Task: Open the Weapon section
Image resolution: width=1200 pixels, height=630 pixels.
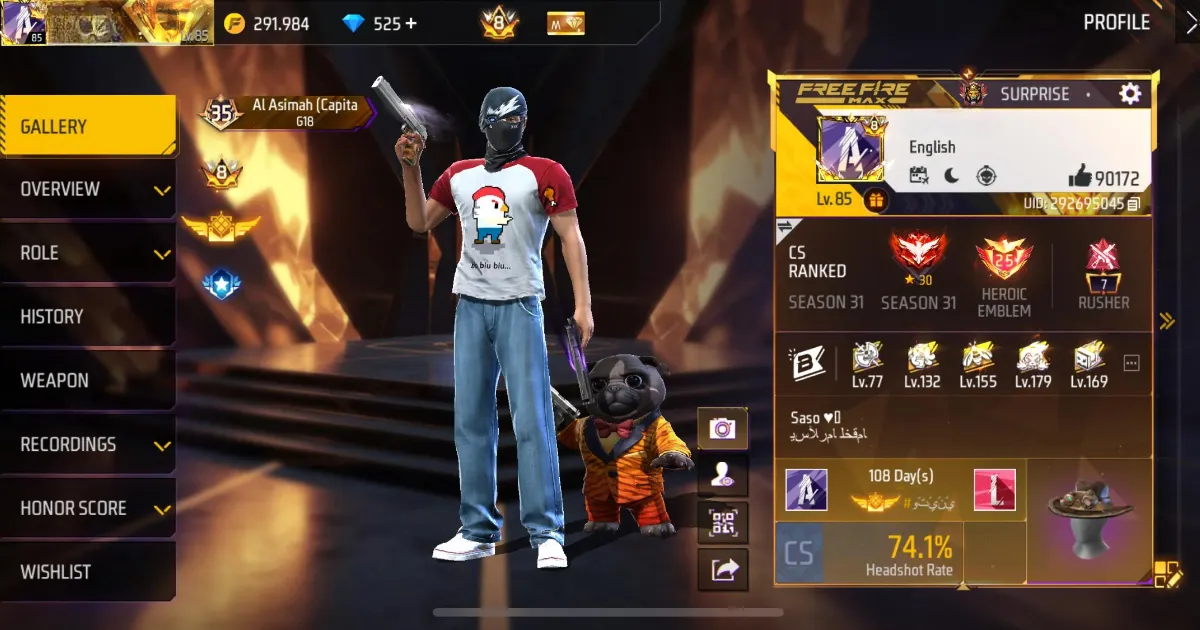Action: [88, 381]
